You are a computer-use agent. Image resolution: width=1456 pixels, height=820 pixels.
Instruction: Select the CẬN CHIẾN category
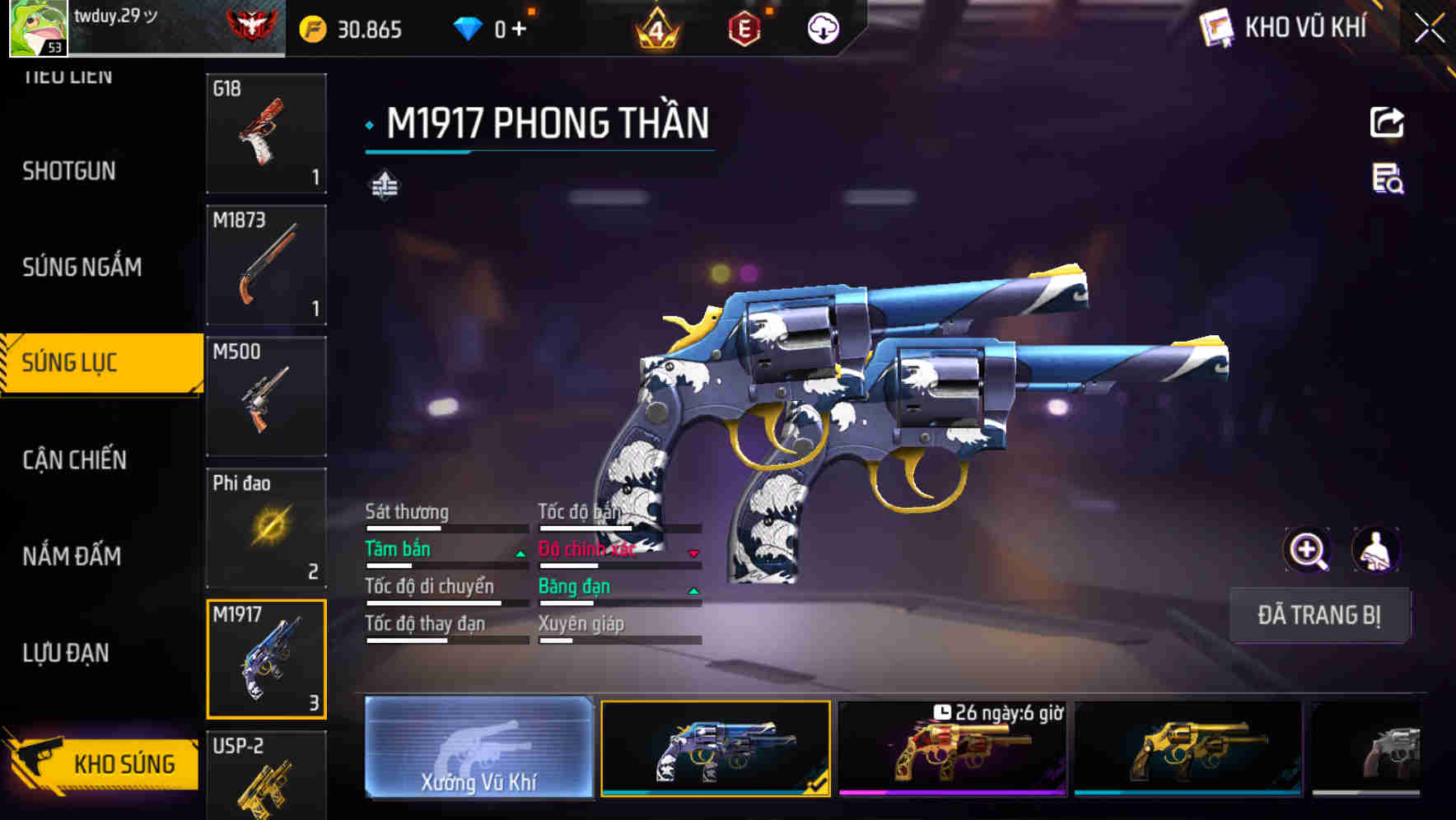coord(75,459)
